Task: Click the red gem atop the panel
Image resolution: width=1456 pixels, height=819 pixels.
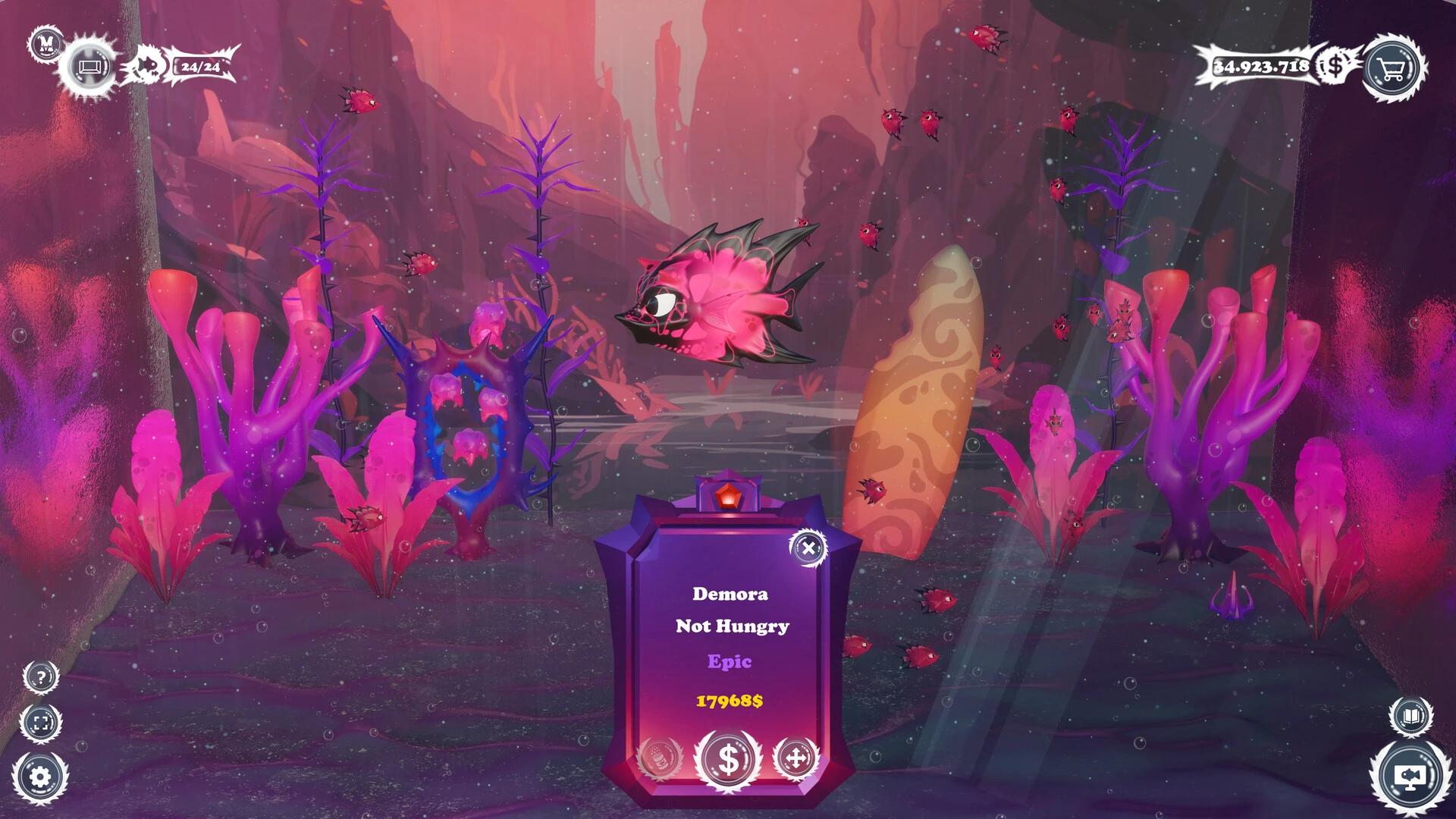Action: pyautogui.click(x=730, y=497)
